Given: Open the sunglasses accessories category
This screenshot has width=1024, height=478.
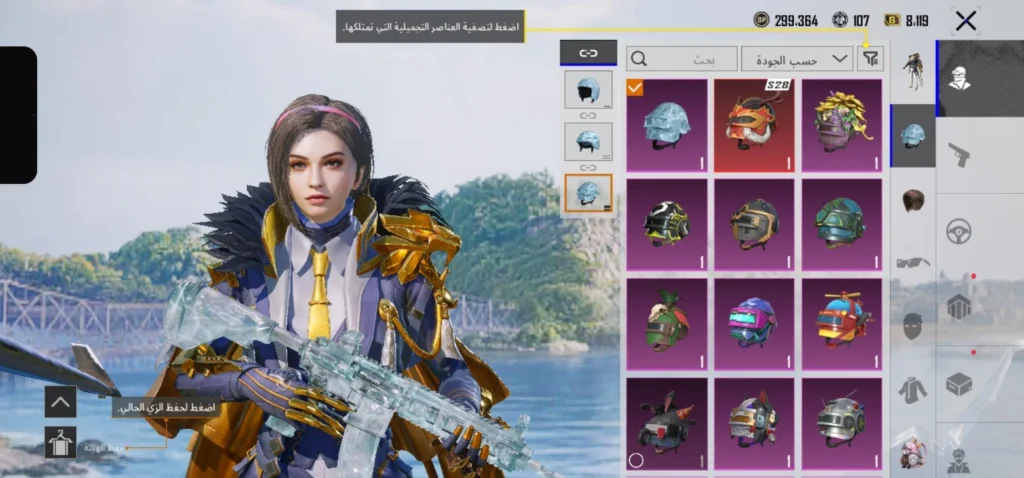Looking at the screenshot, I should [x=913, y=262].
